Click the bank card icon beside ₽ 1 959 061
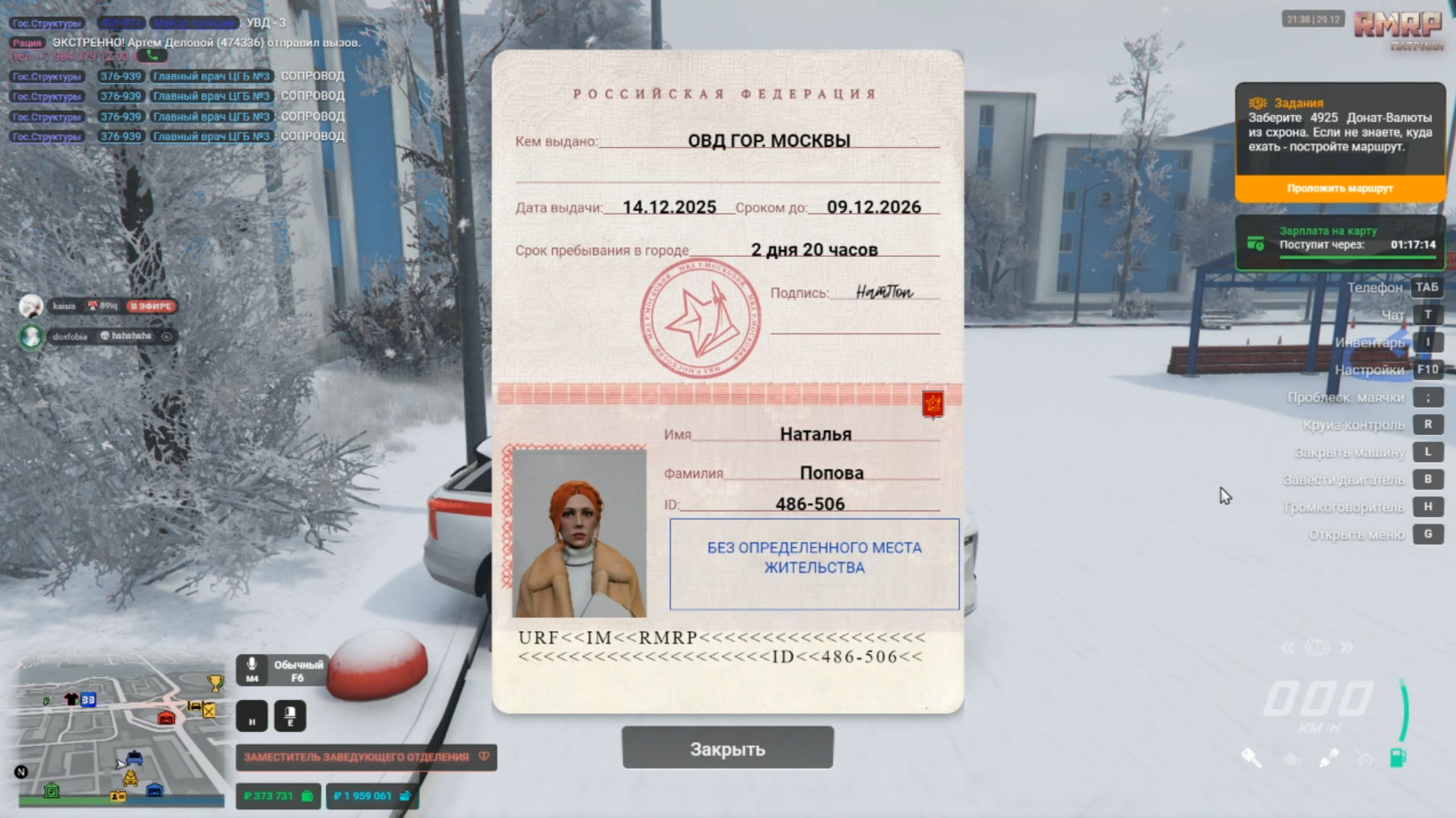This screenshot has height=818, width=1456. 406,797
